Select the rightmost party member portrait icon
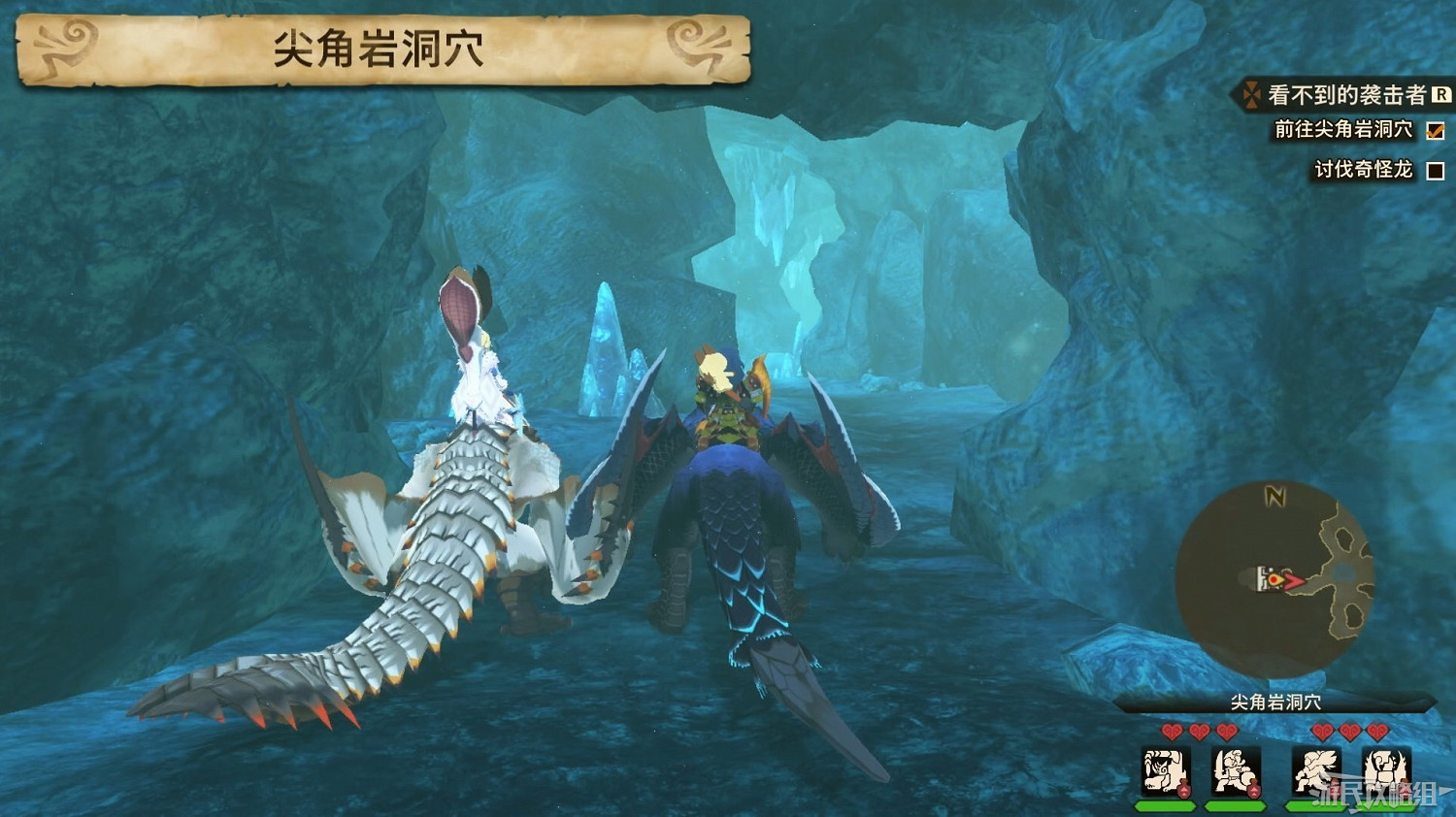The image size is (1456, 817). [1384, 770]
